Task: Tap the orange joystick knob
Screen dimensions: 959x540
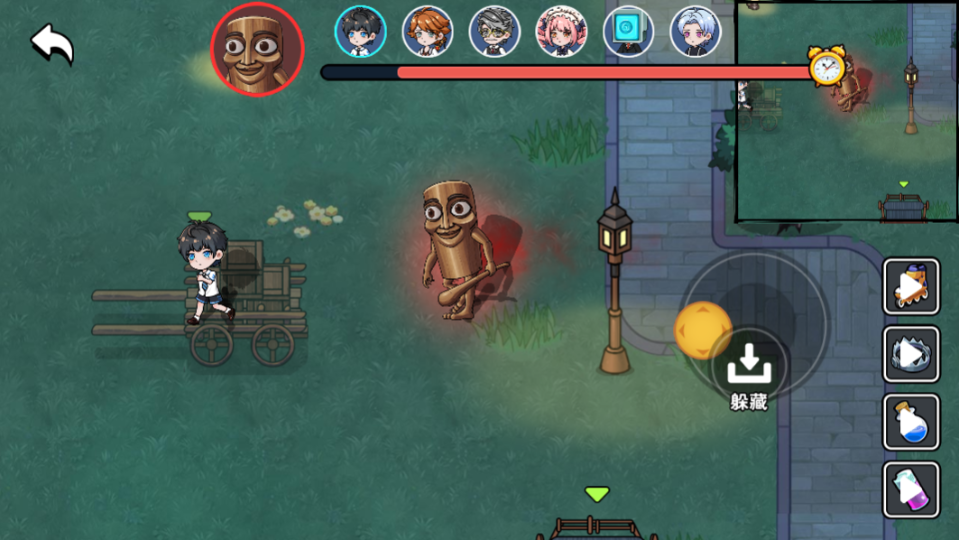Action: click(x=703, y=331)
